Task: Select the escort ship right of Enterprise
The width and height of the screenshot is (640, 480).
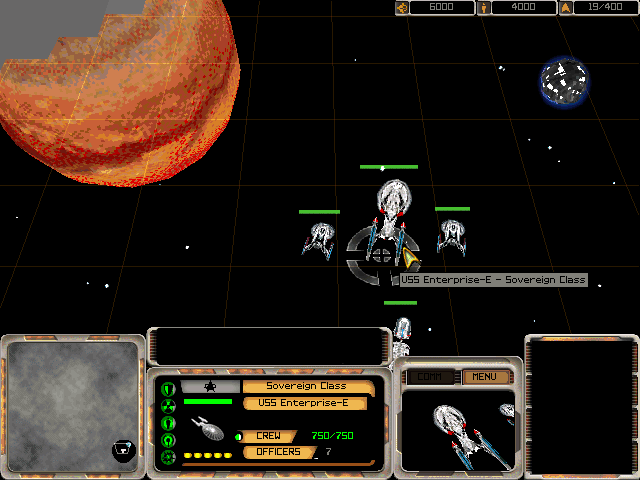Action: (452, 236)
